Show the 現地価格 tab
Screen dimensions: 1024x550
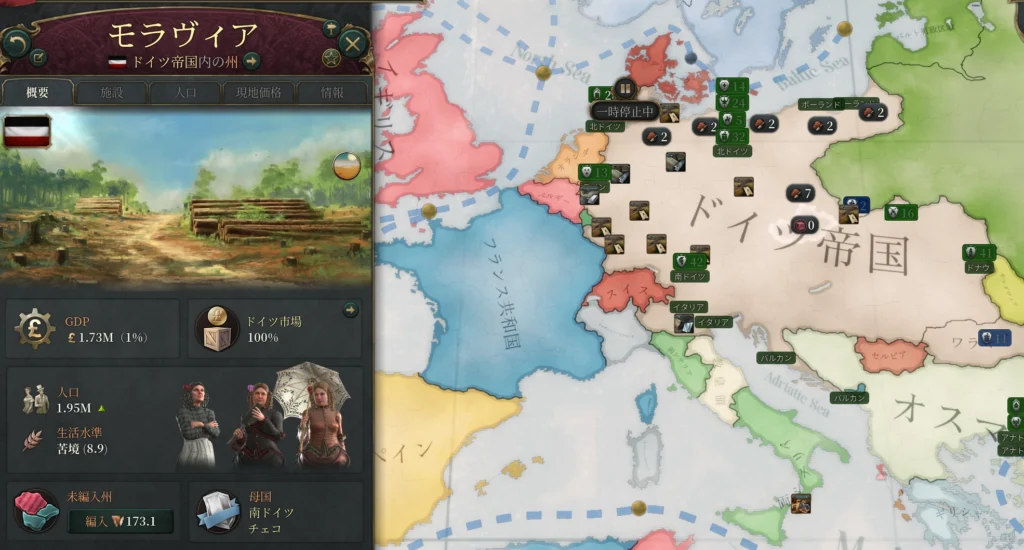(258, 93)
